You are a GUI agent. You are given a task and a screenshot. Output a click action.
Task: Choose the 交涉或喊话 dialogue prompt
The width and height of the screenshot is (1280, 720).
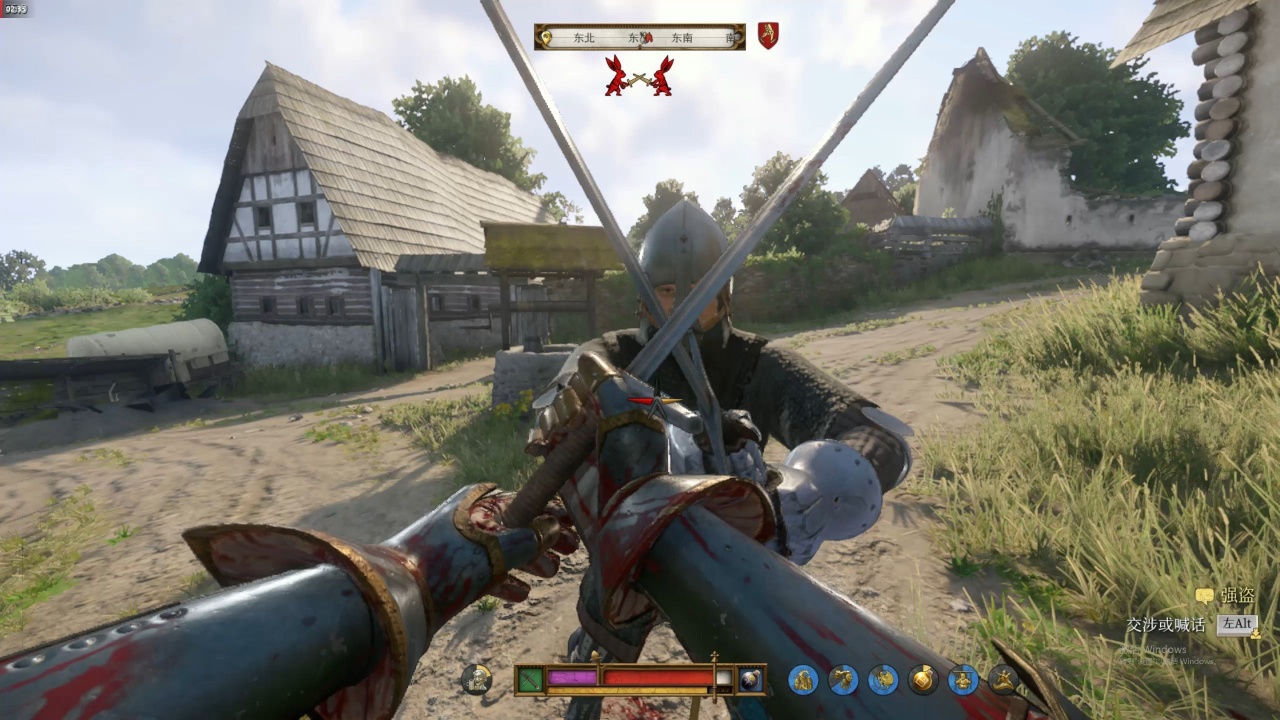[1166, 625]
